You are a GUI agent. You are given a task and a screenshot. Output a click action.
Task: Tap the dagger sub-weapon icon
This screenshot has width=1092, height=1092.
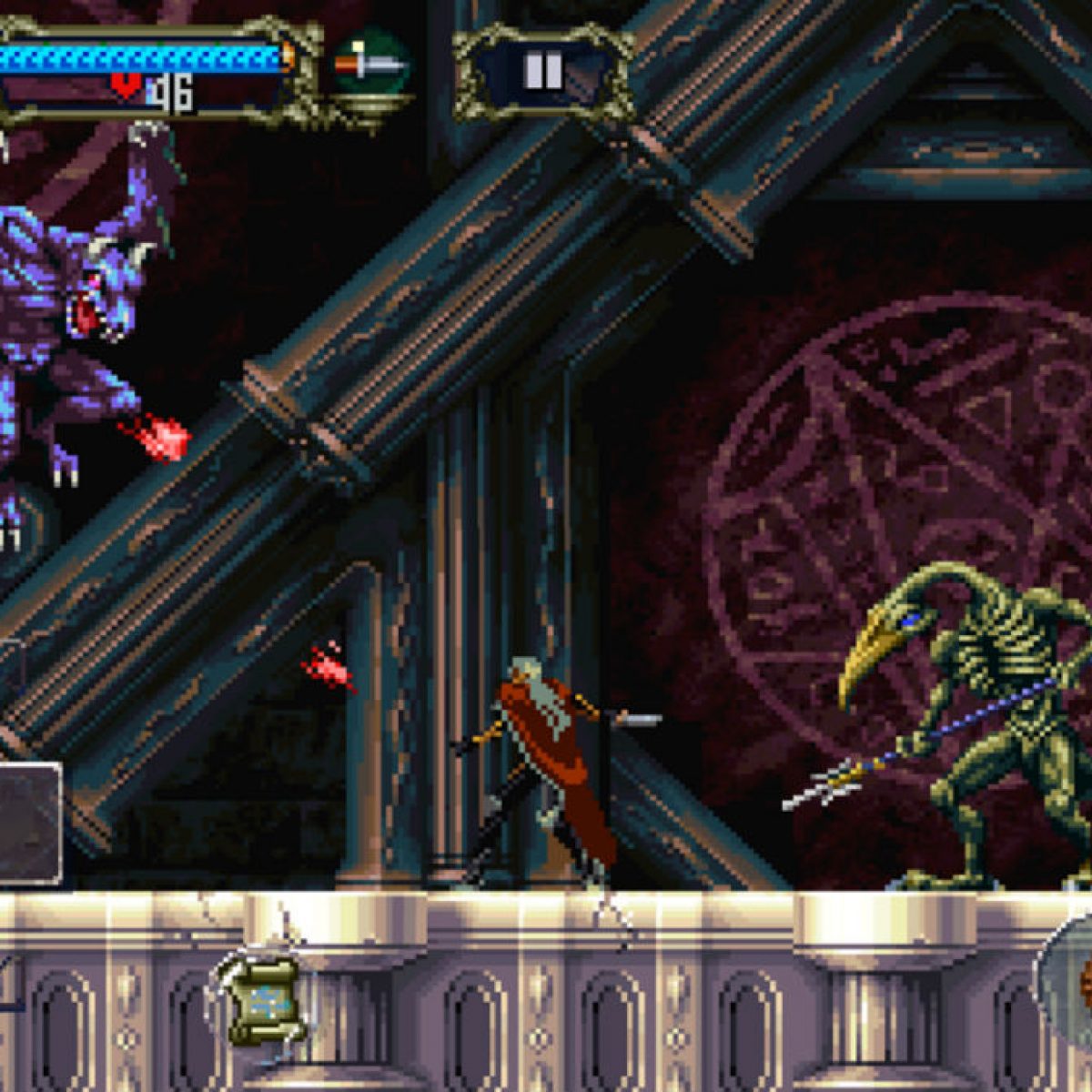coord(369,66)
